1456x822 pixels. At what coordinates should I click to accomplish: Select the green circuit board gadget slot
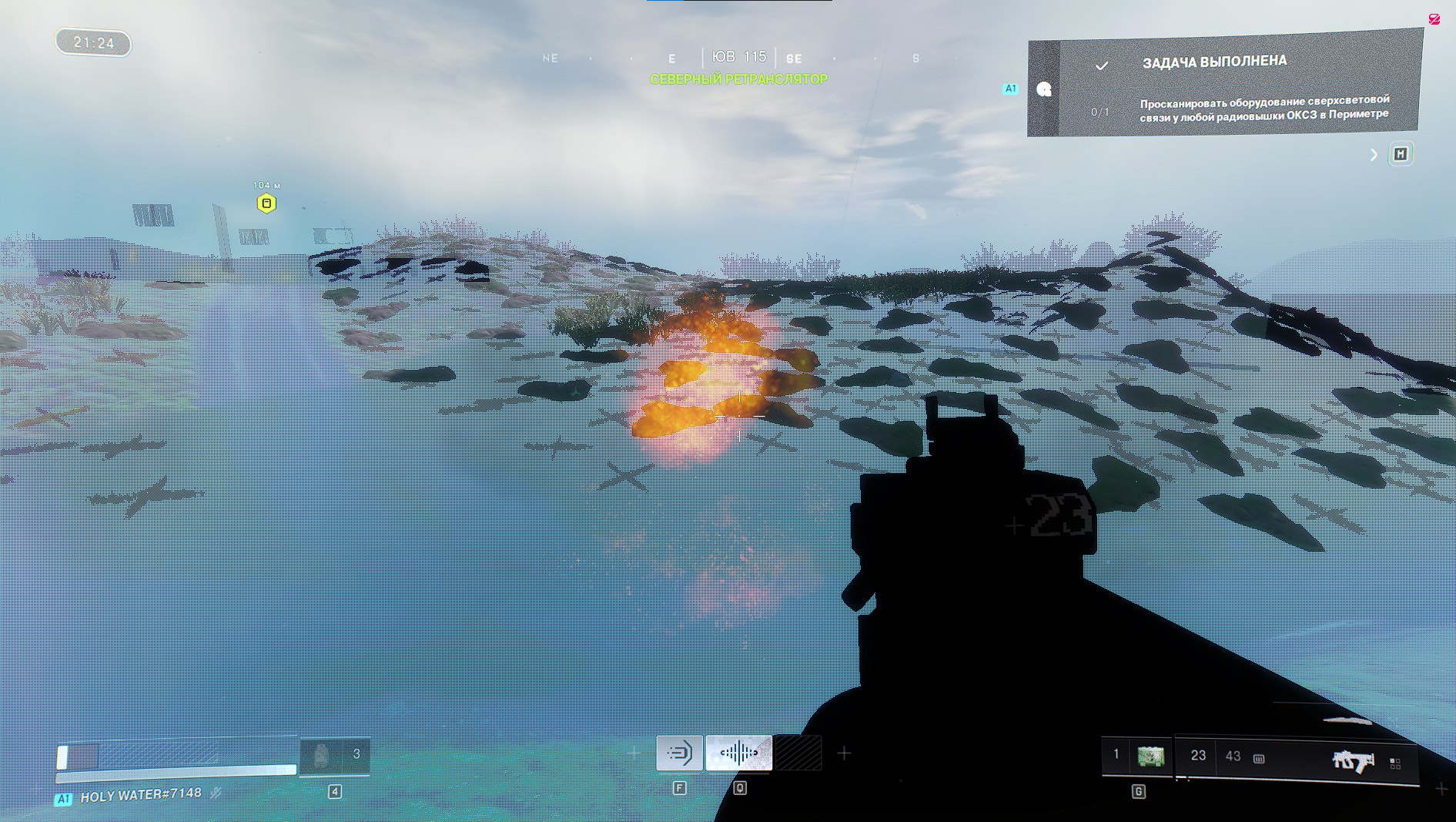point(1150,757)
